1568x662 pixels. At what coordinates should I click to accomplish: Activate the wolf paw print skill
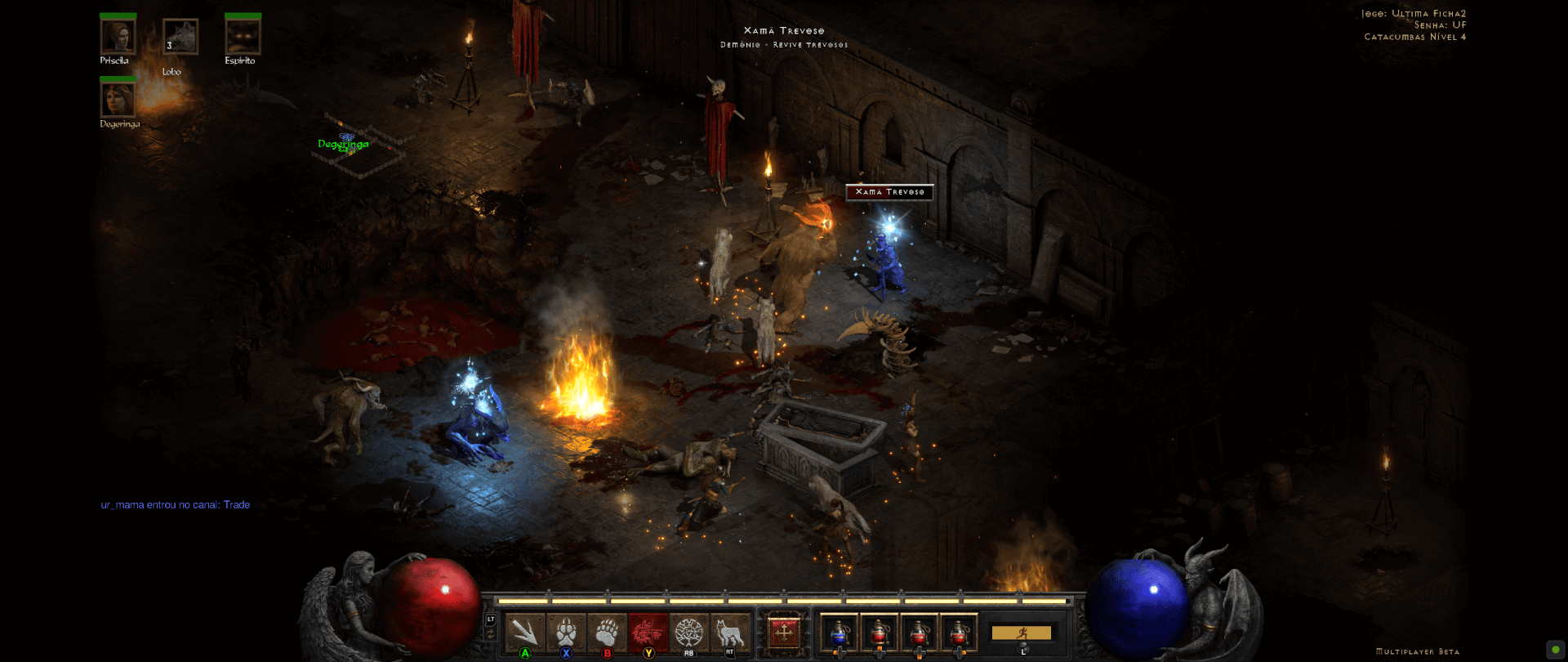pos(566,632)
